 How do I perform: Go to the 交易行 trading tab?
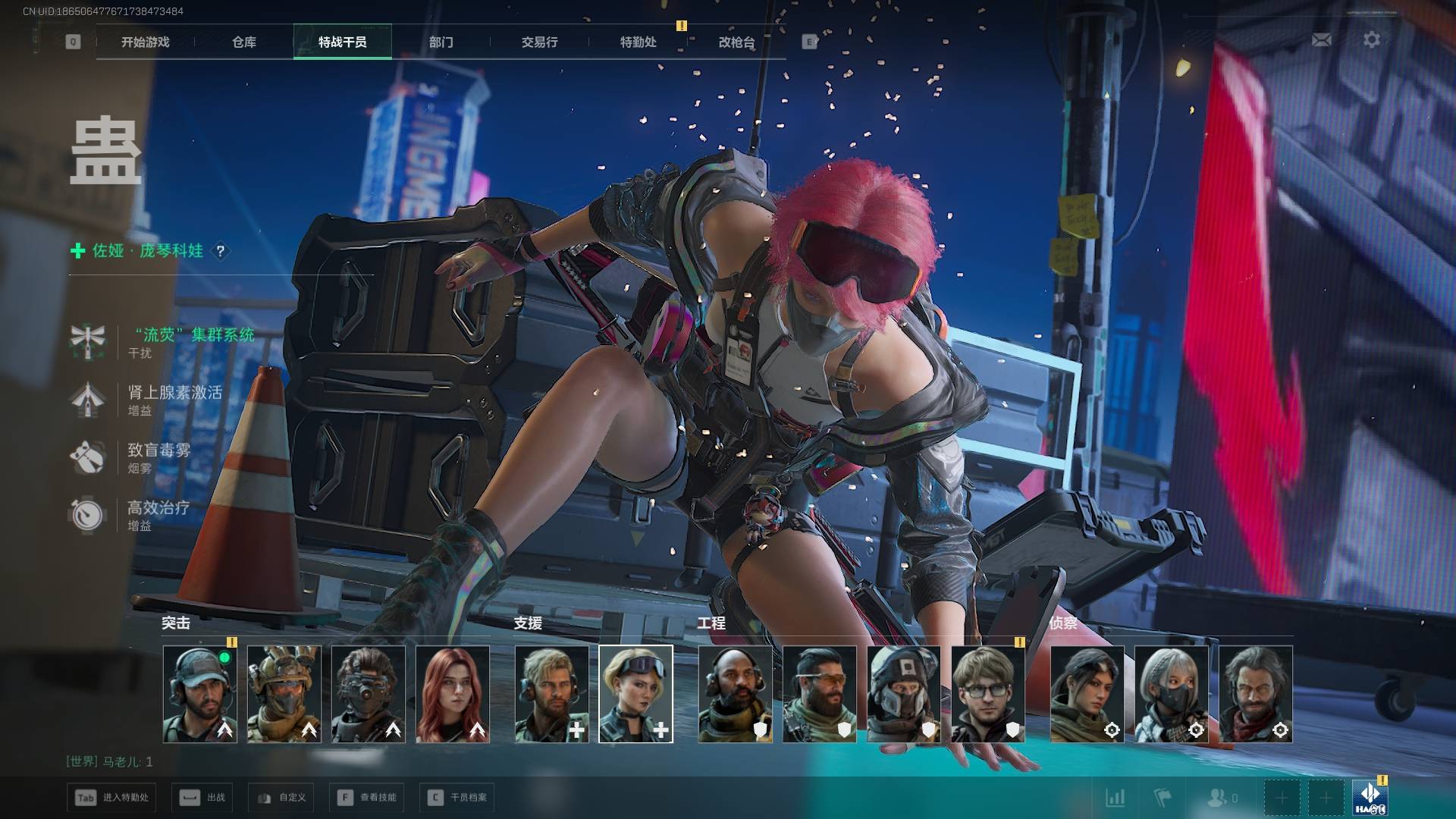[539, 42]
